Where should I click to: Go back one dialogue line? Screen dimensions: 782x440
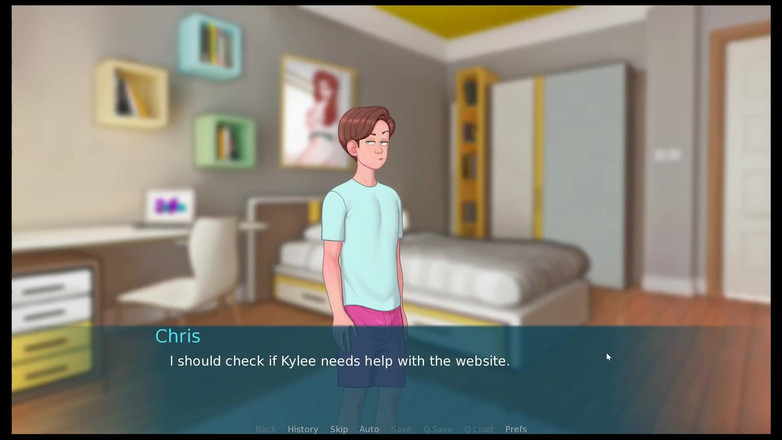(x=265, y=429)
